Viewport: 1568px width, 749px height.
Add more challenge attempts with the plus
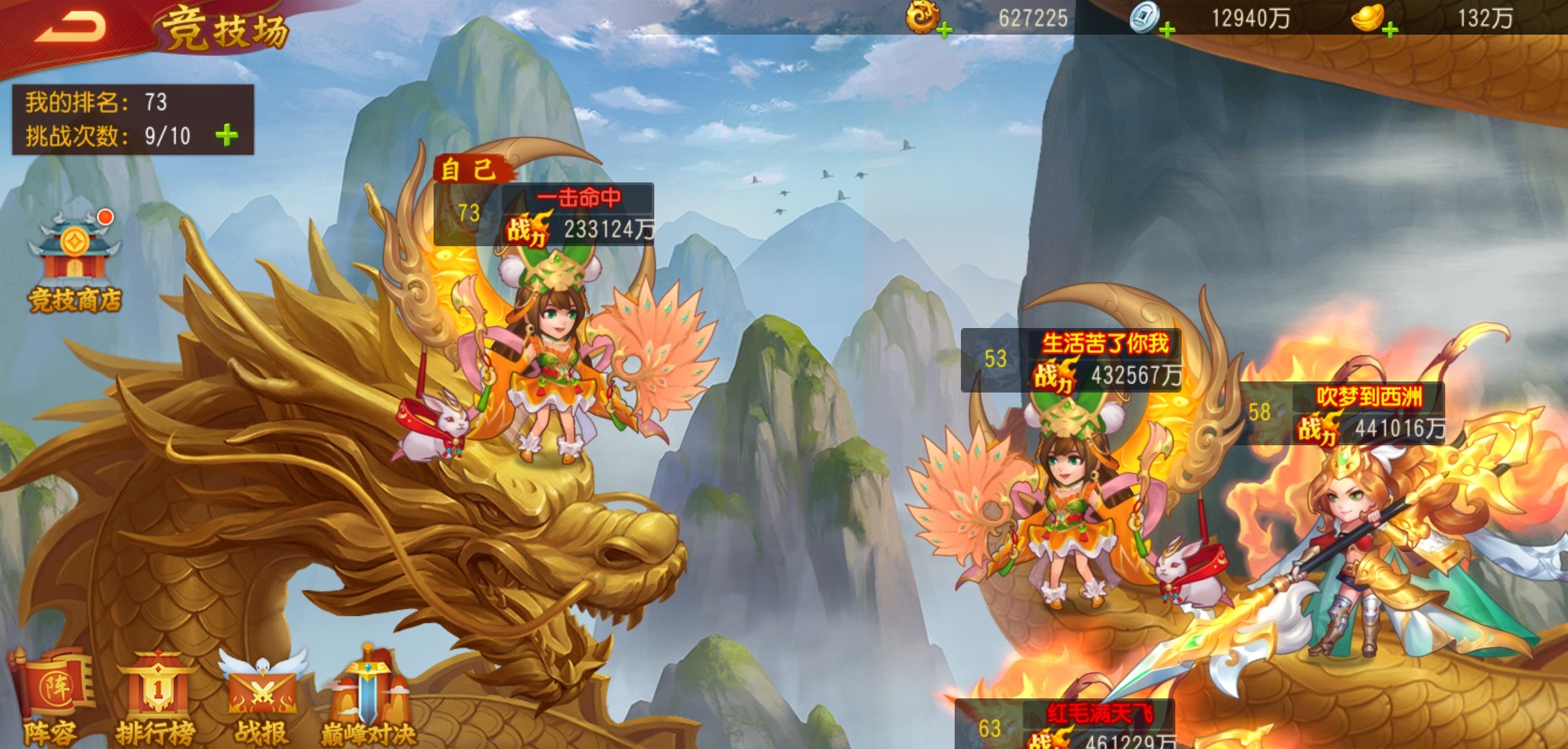coord(227,135)
